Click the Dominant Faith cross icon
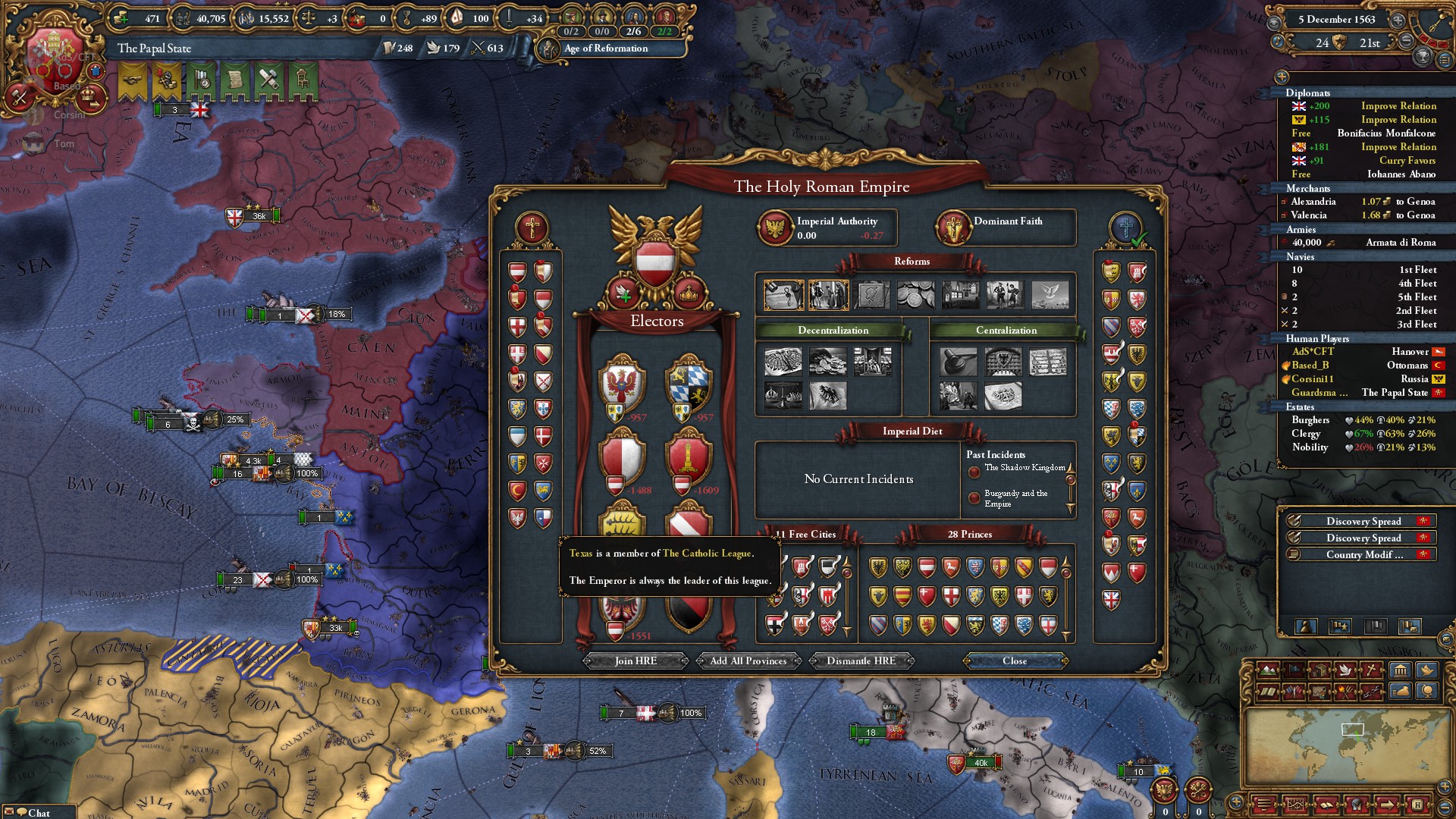This screenshot has width=1456, height=819. click(x=952, y=227)
